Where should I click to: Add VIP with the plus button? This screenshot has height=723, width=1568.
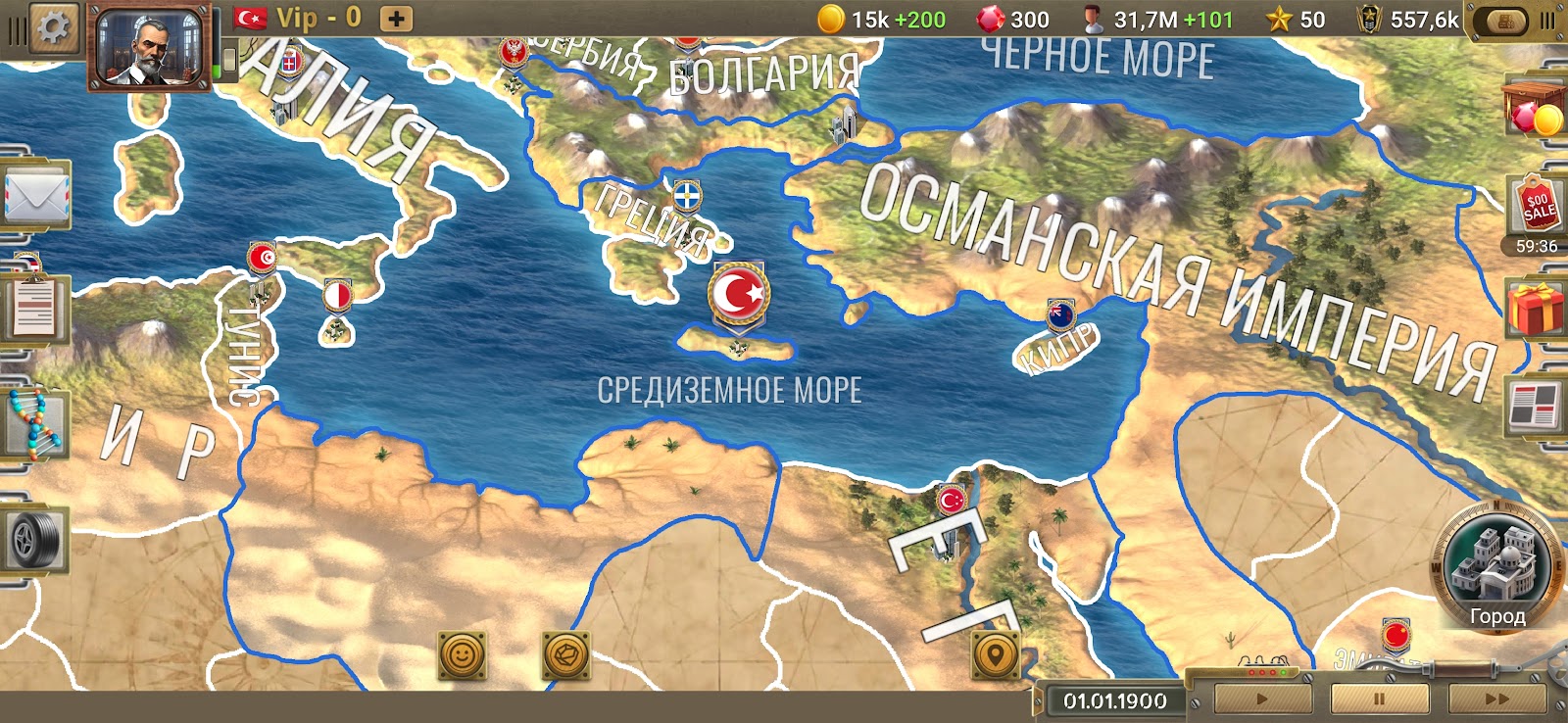pyautogui.click(x=396, y=19)
